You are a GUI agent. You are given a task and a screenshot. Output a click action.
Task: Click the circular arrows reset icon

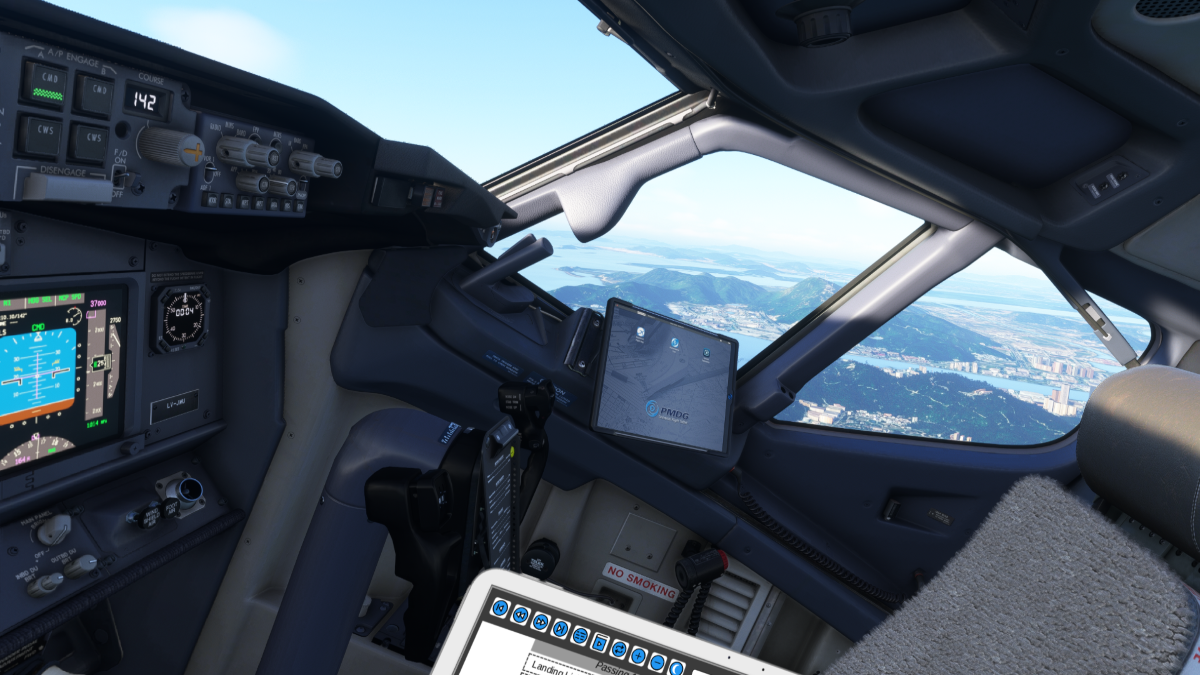coord(619,649)
